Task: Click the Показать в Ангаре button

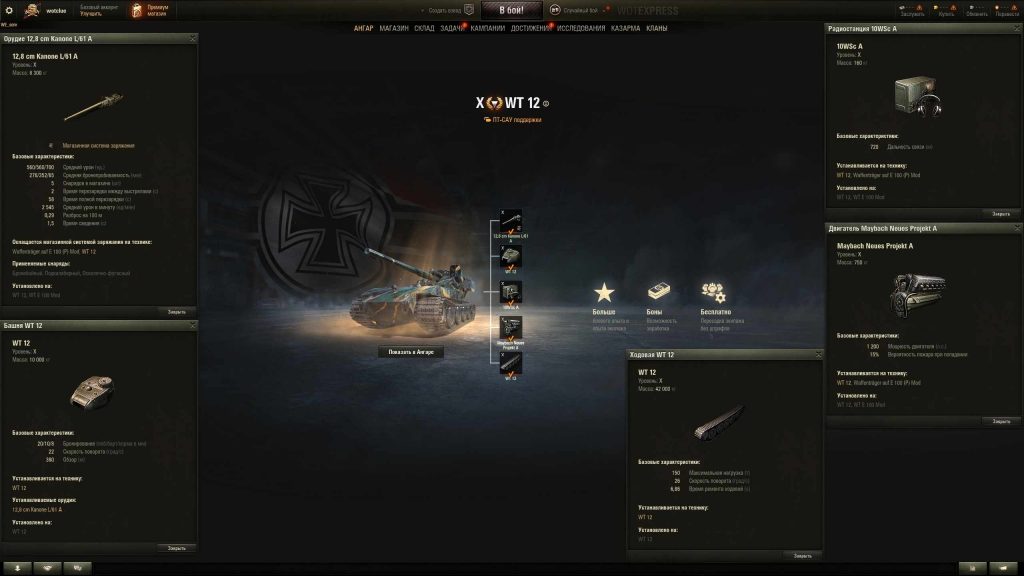Action: tap(410, 352)
